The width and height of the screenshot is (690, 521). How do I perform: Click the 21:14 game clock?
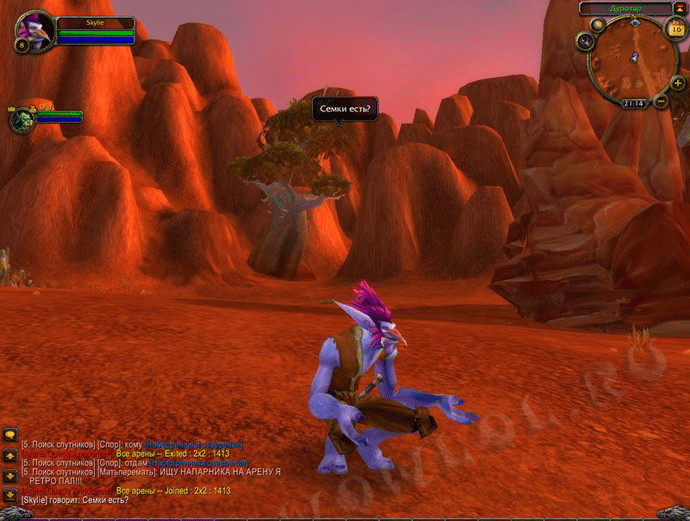tap(631, 103)
